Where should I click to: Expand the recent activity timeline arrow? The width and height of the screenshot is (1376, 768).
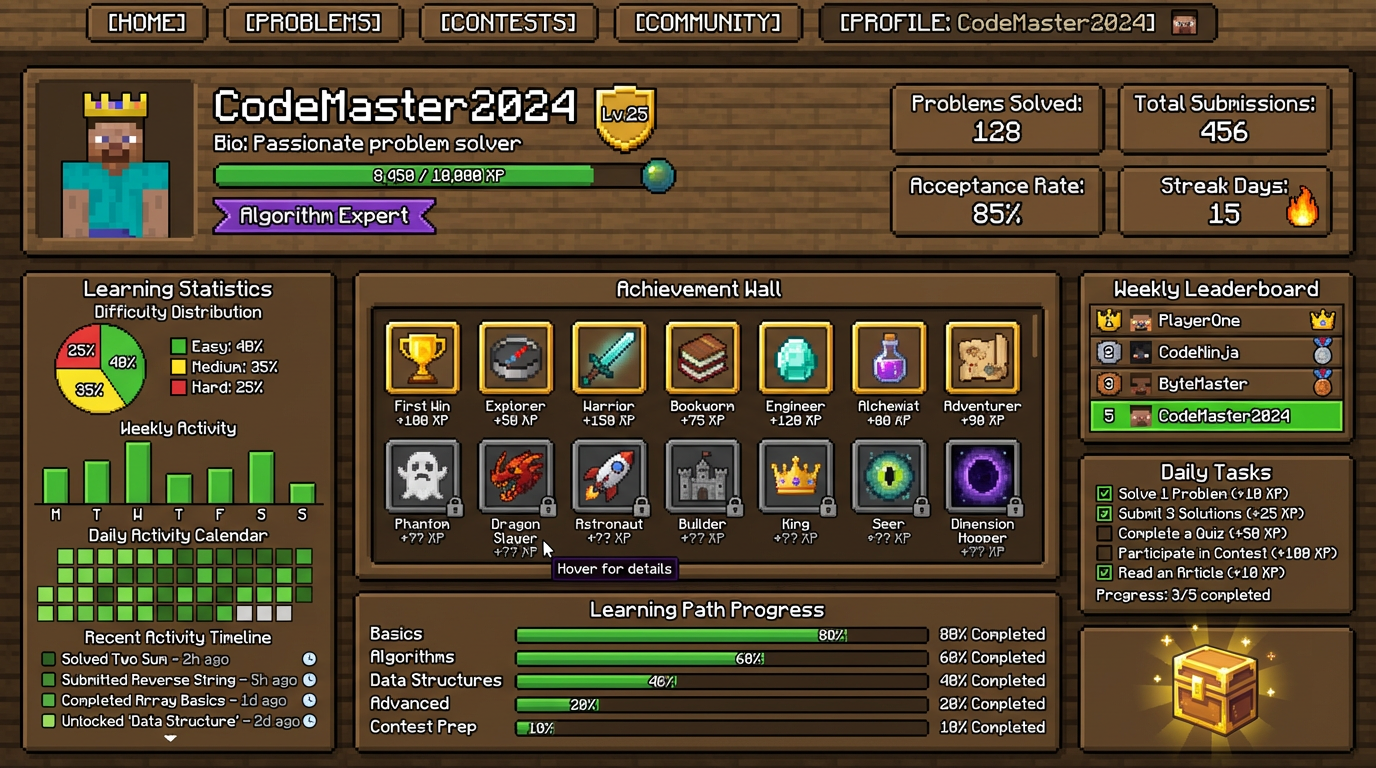tap(170, 738)
